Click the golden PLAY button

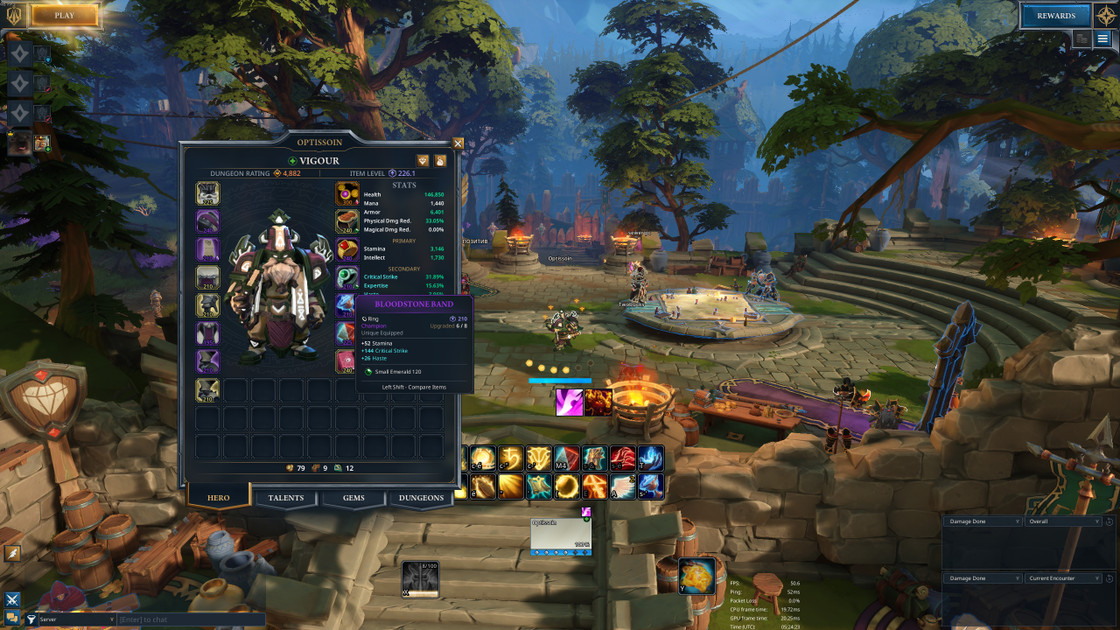(65, 15)
